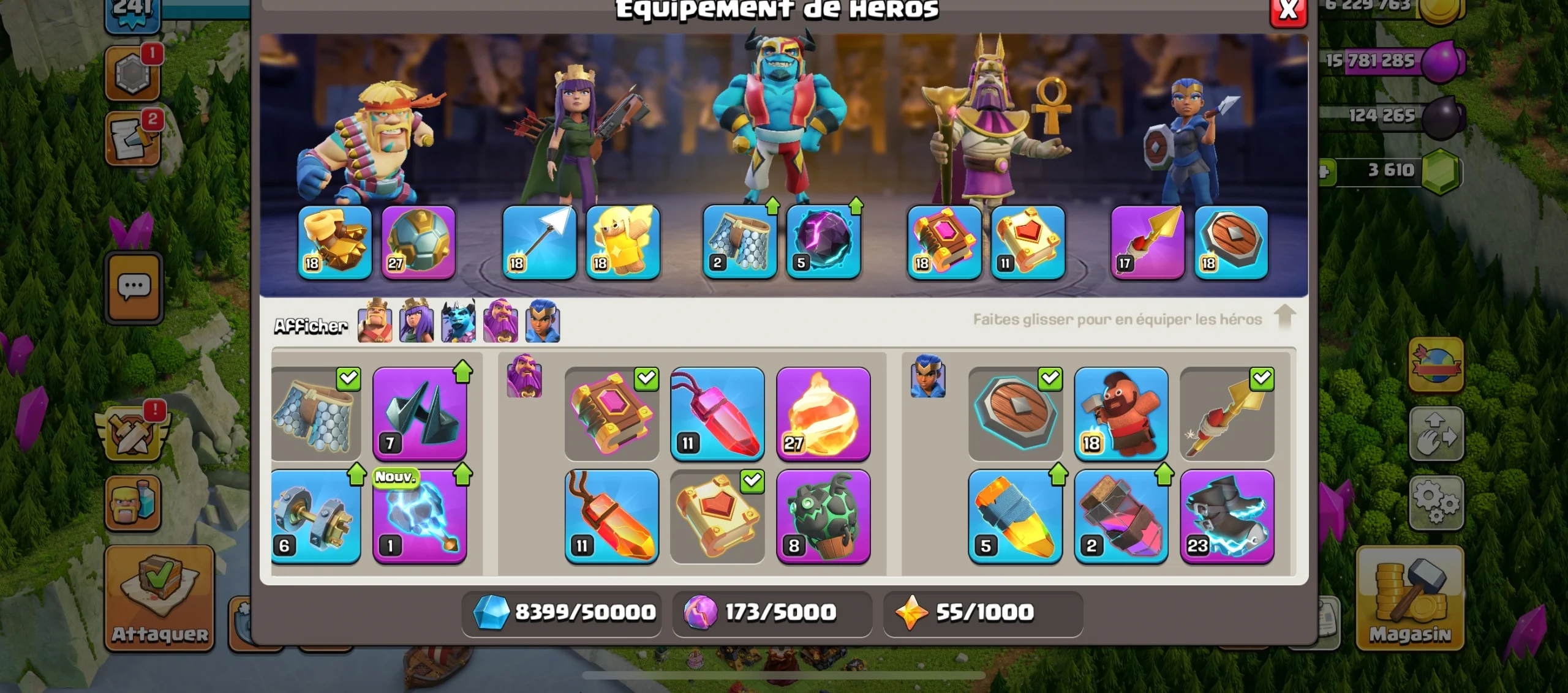
Task: Select the new Electro Boots equipment
Action: click(x=420, y=519)
